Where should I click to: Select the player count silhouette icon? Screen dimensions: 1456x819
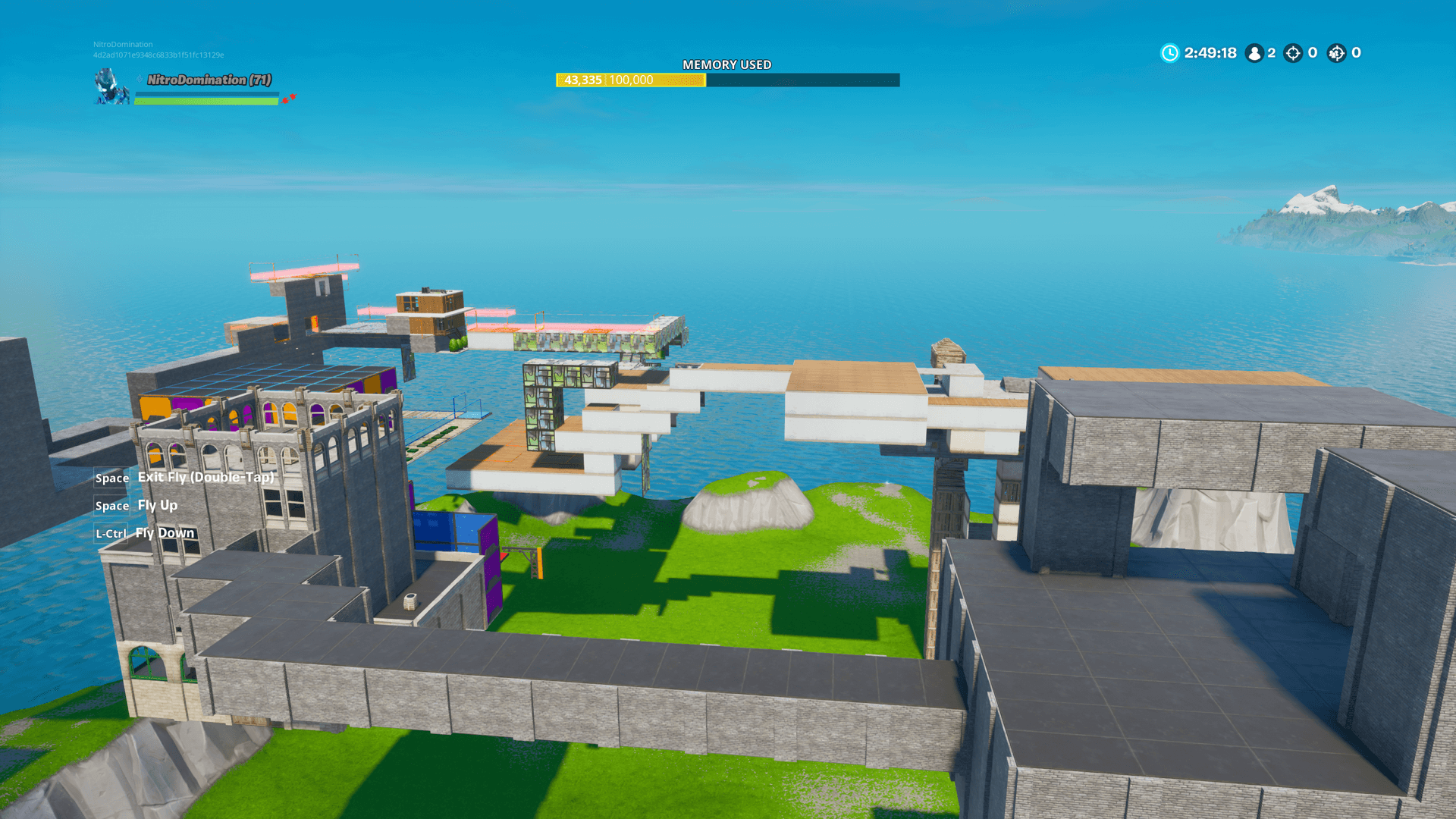pos(1254,53)
